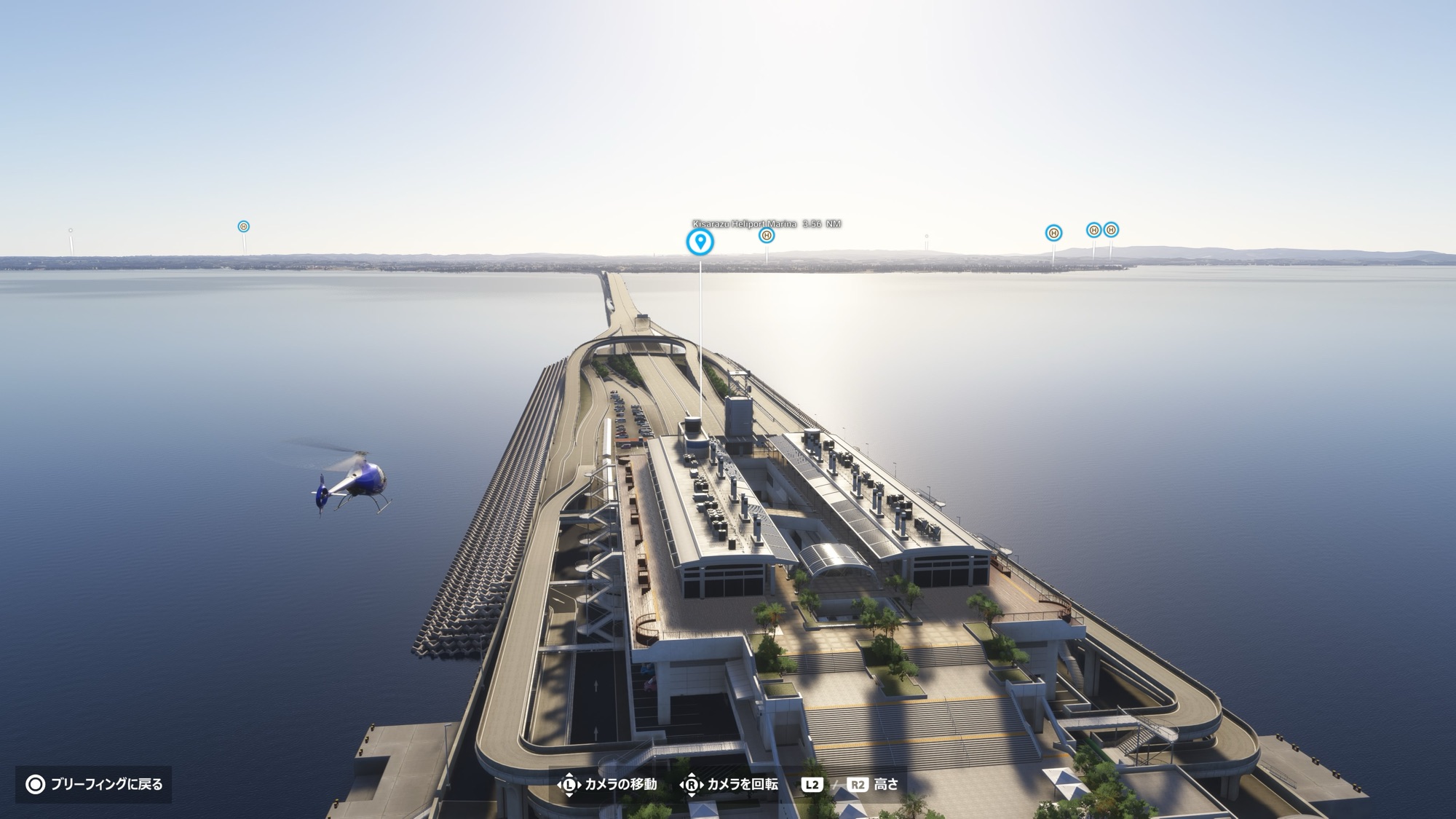Select the Kisarazu Heliport Marina pin marker
1456x819 pixels.
[x=700, y=242]
